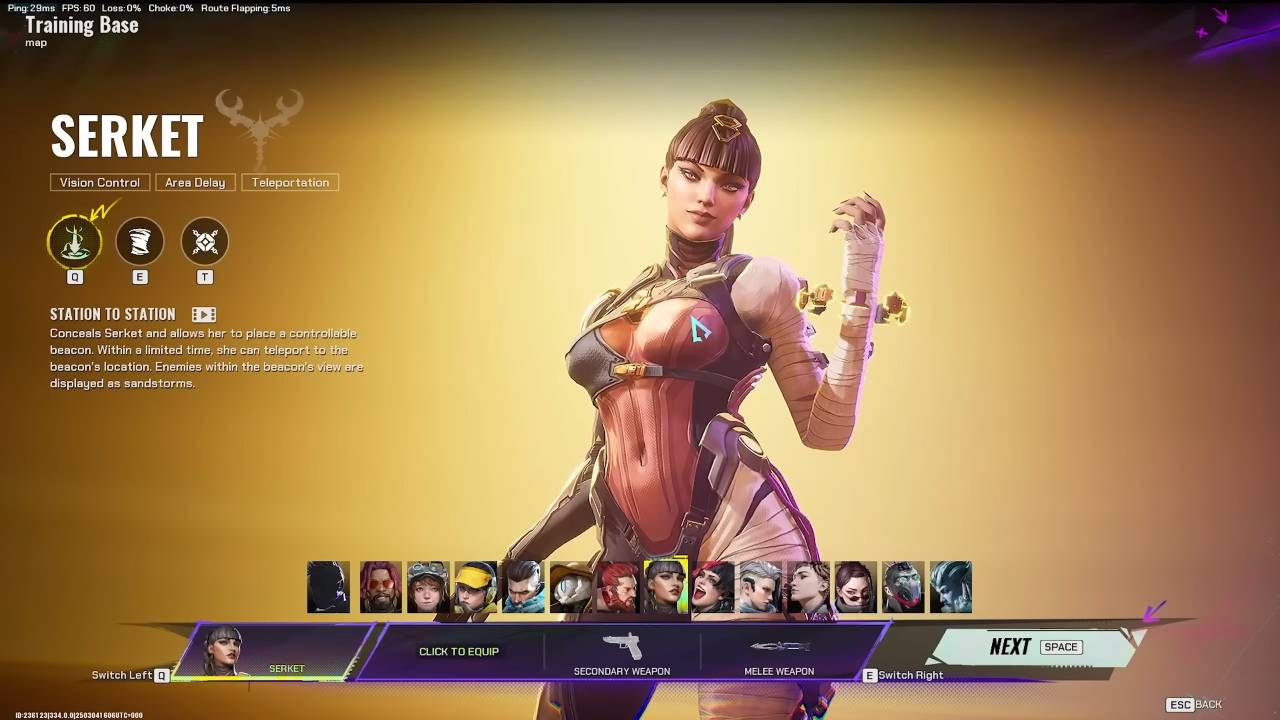This screenshot has height=720, width=1280.
Task: Select the crossed-diamond ultimate ability icon
Action: pos(205,242)
